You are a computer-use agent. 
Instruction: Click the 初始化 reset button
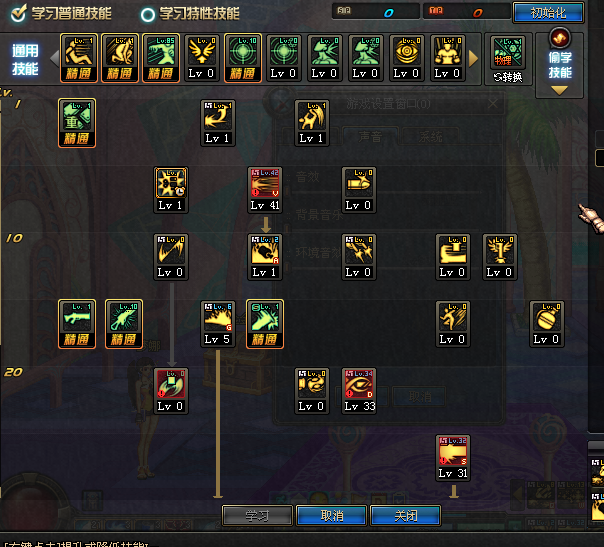547,13
